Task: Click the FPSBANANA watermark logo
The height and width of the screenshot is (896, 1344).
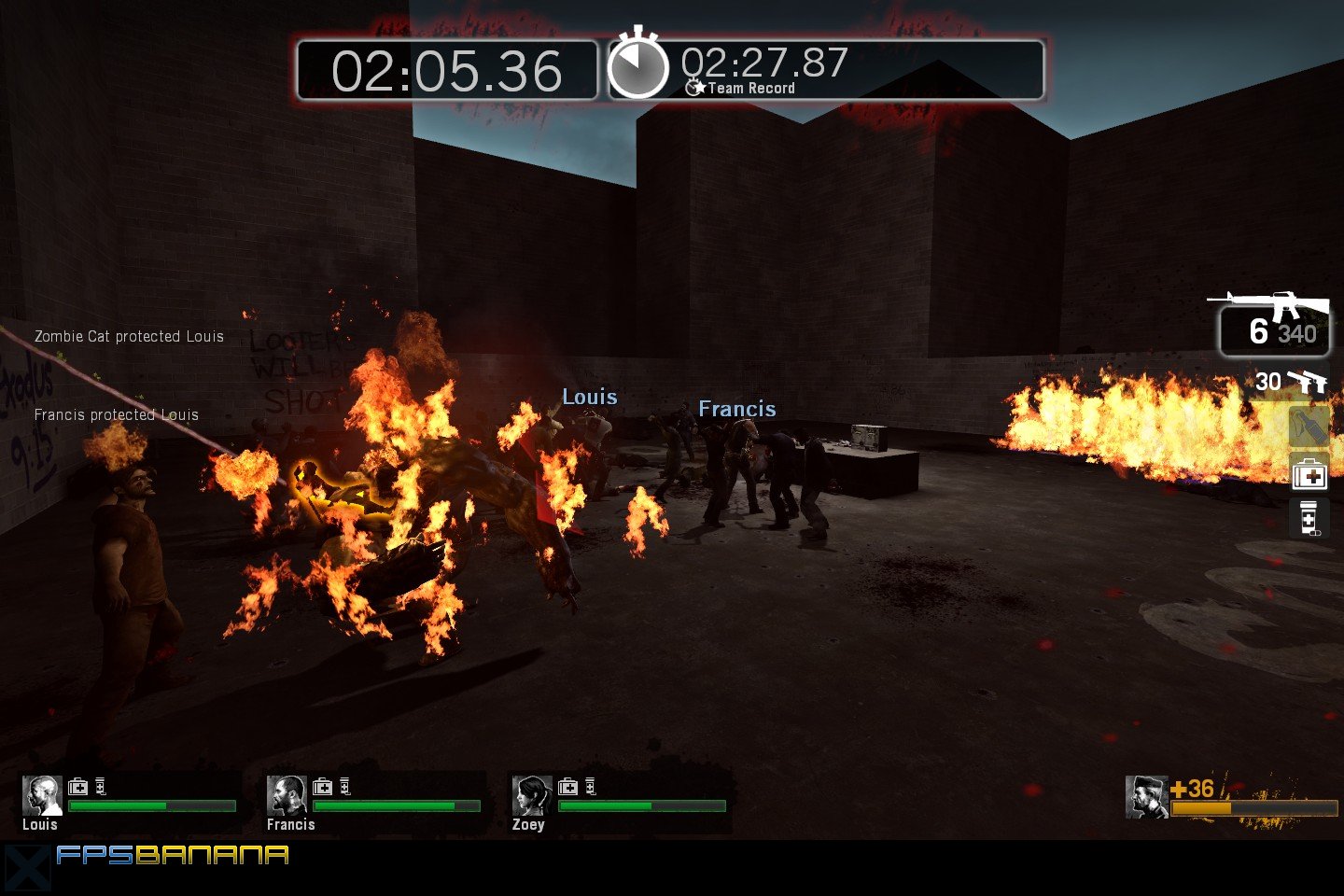Action: (173, 854)
